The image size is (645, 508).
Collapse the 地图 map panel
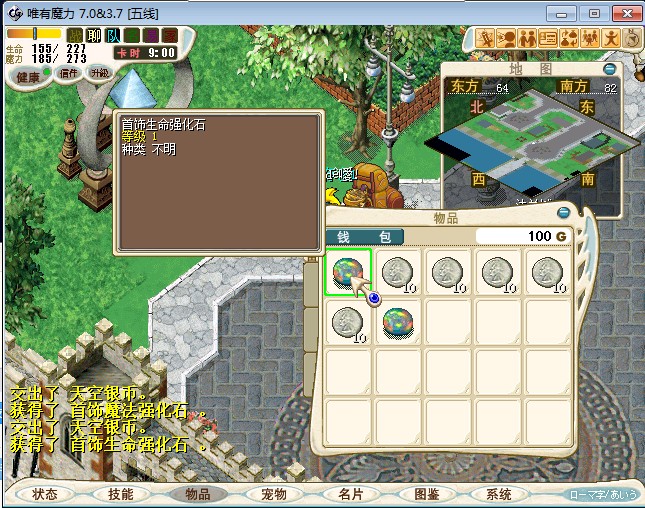tap(610, 69)
